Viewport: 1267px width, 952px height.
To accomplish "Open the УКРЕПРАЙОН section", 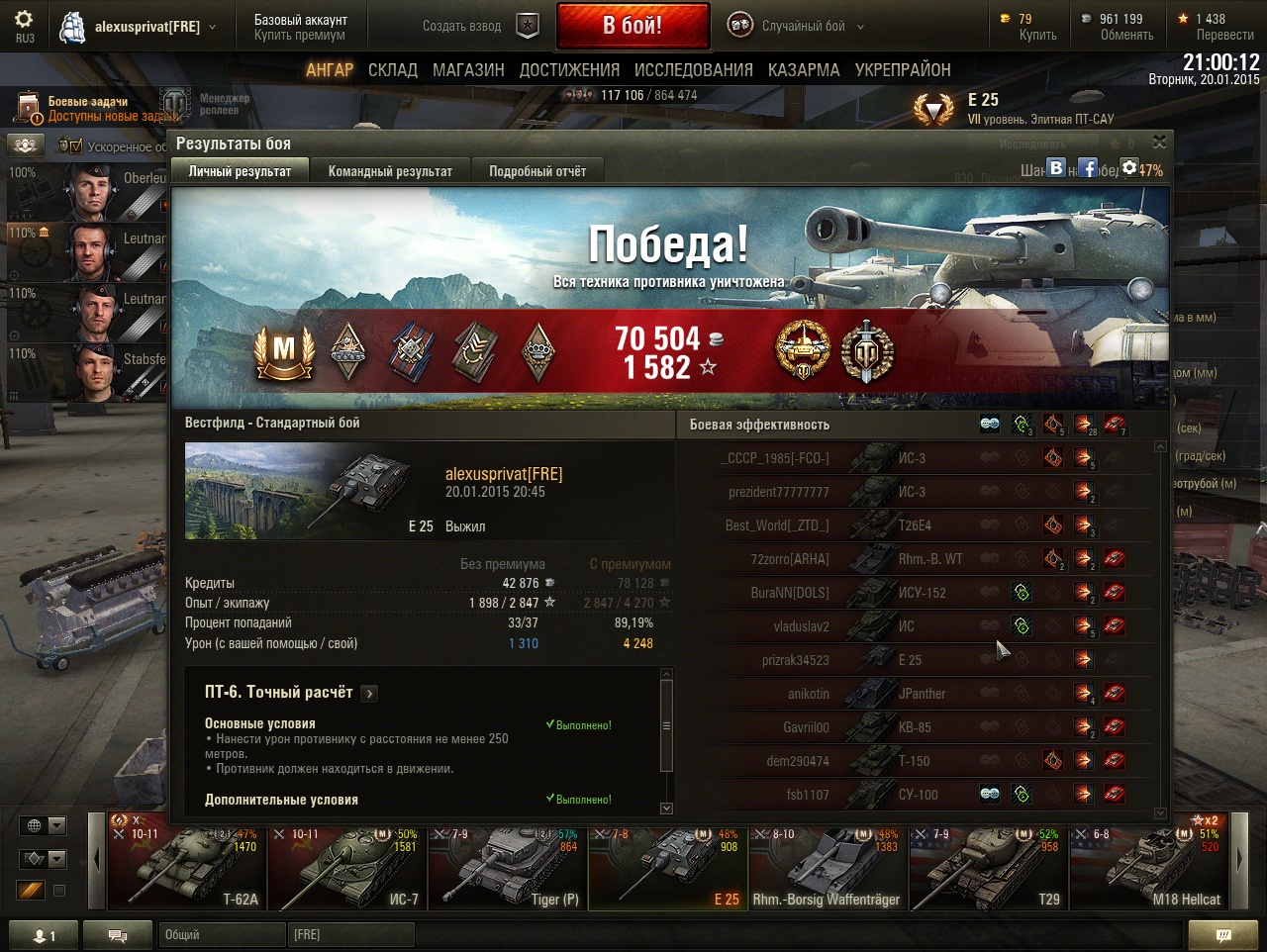I will click(903, 70).
